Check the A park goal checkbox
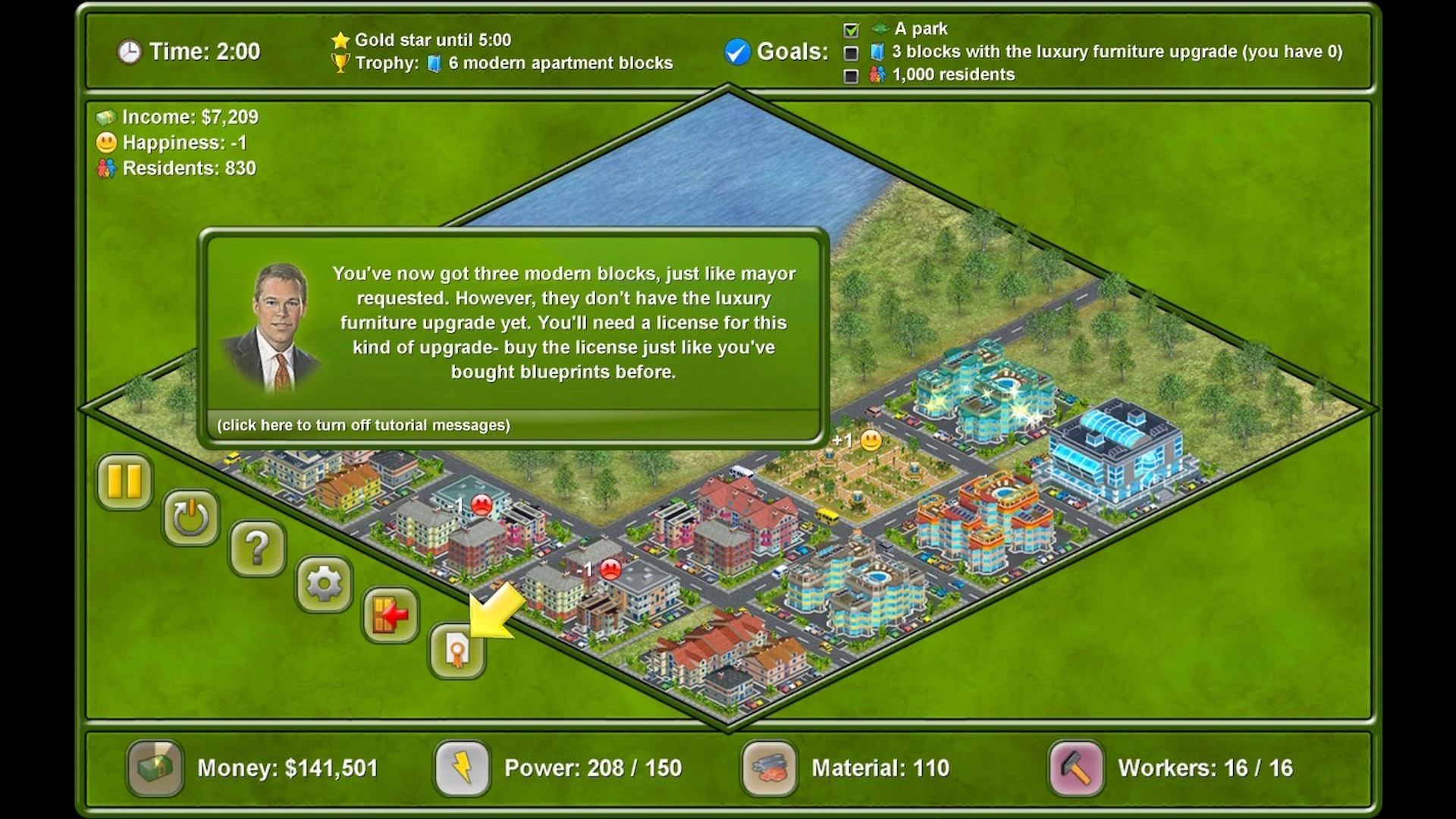1456x819 pixels. click(x=851, y=29)
